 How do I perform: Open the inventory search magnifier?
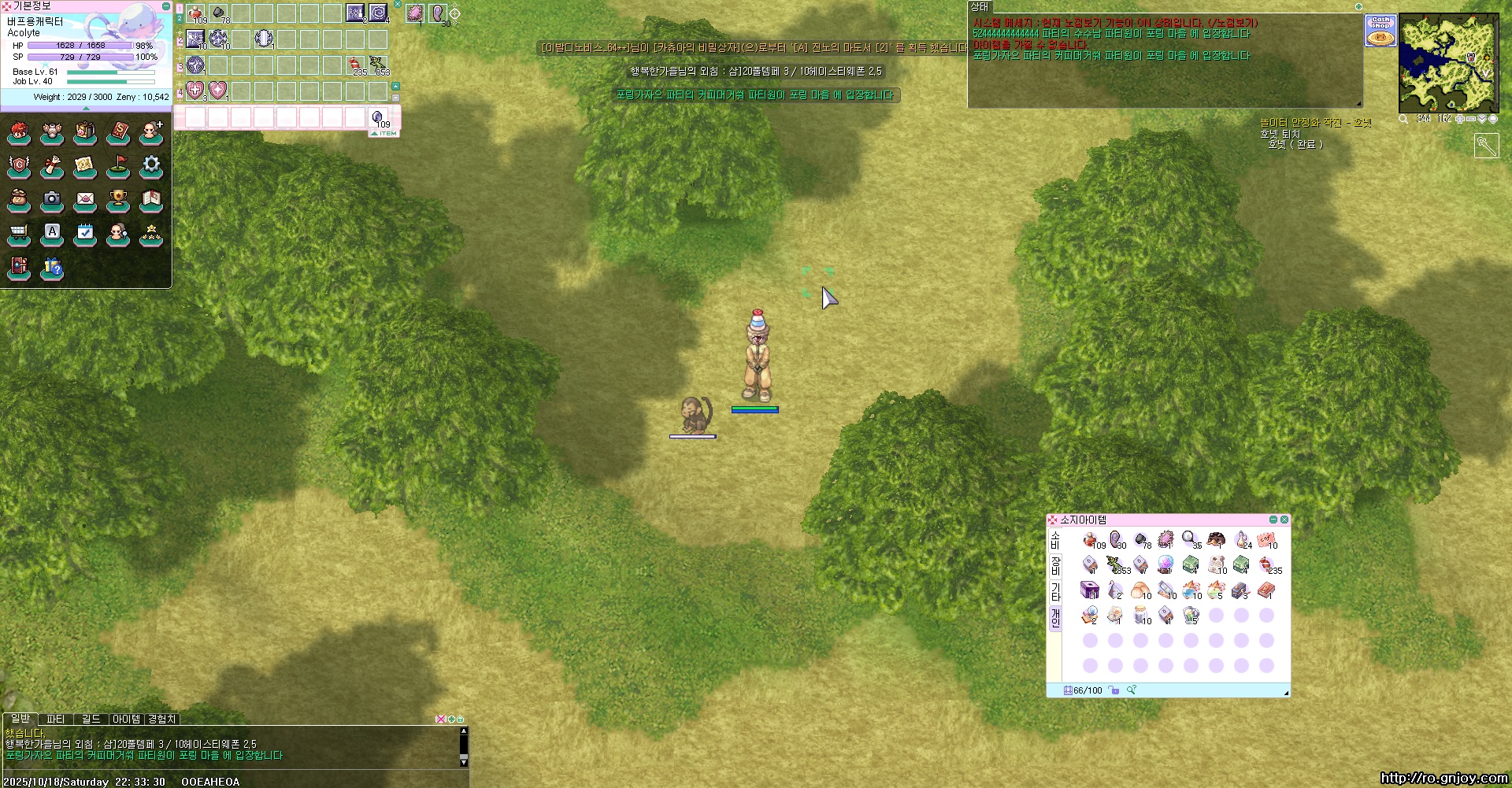(x=1132, y=690)
